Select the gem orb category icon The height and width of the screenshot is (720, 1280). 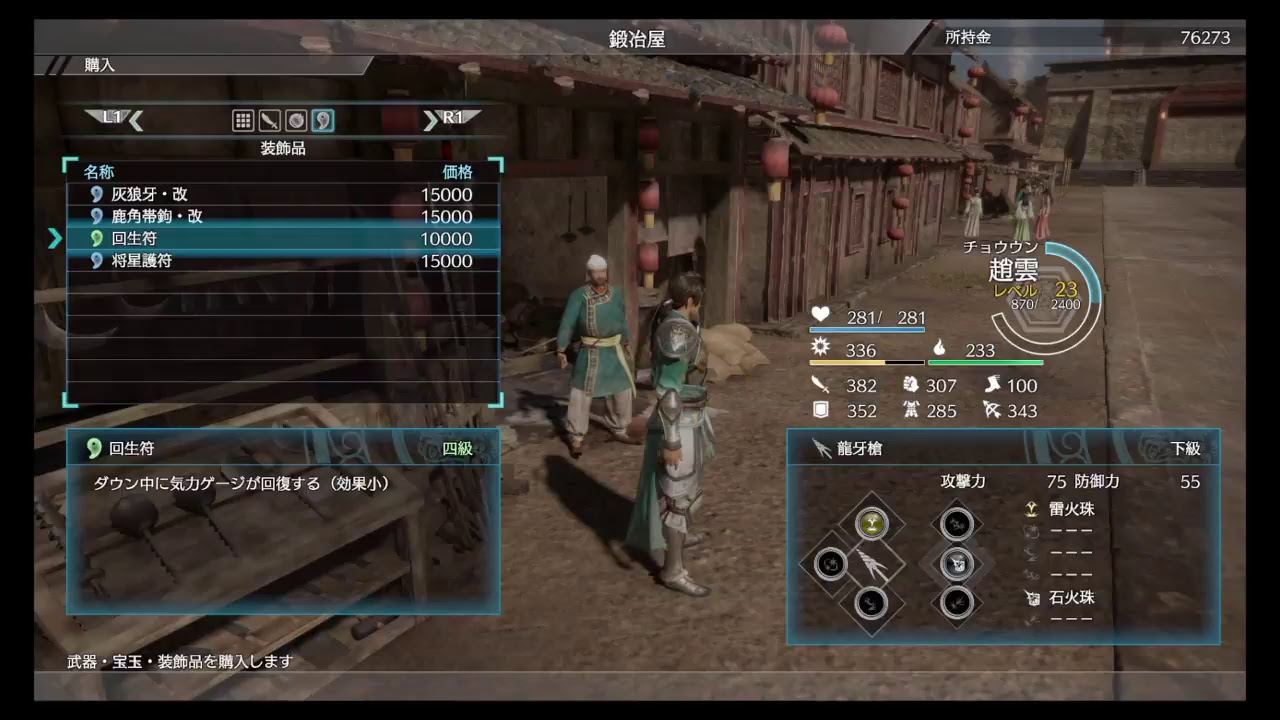296,120
